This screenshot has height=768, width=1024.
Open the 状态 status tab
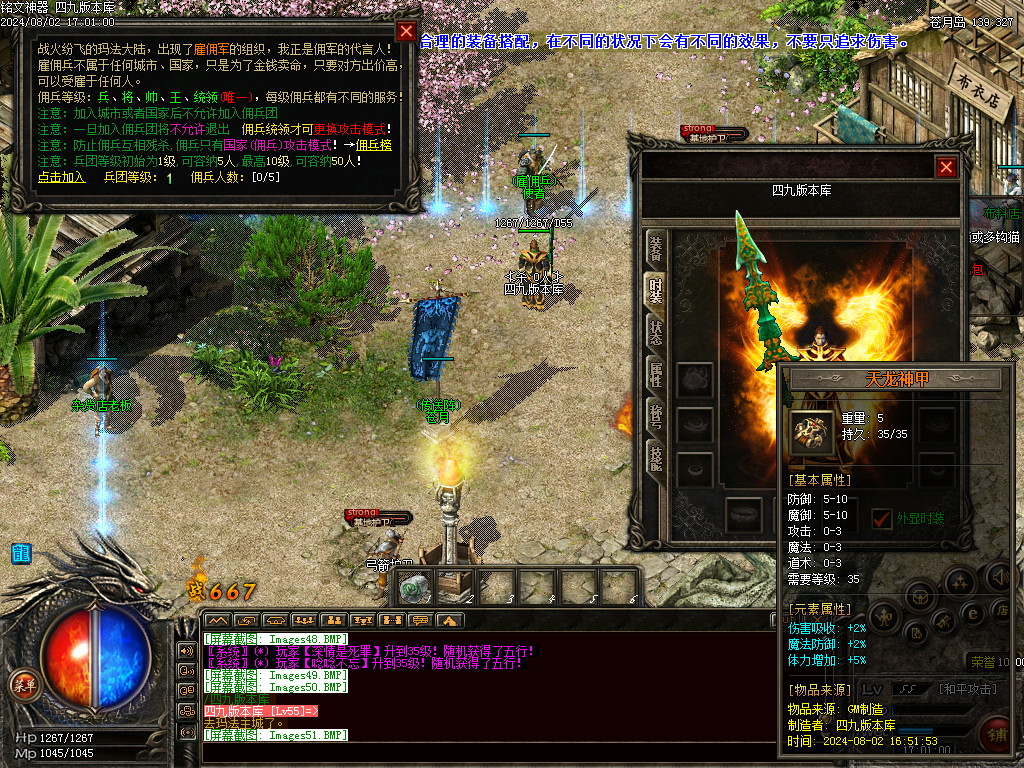click(x=655, y=332)
